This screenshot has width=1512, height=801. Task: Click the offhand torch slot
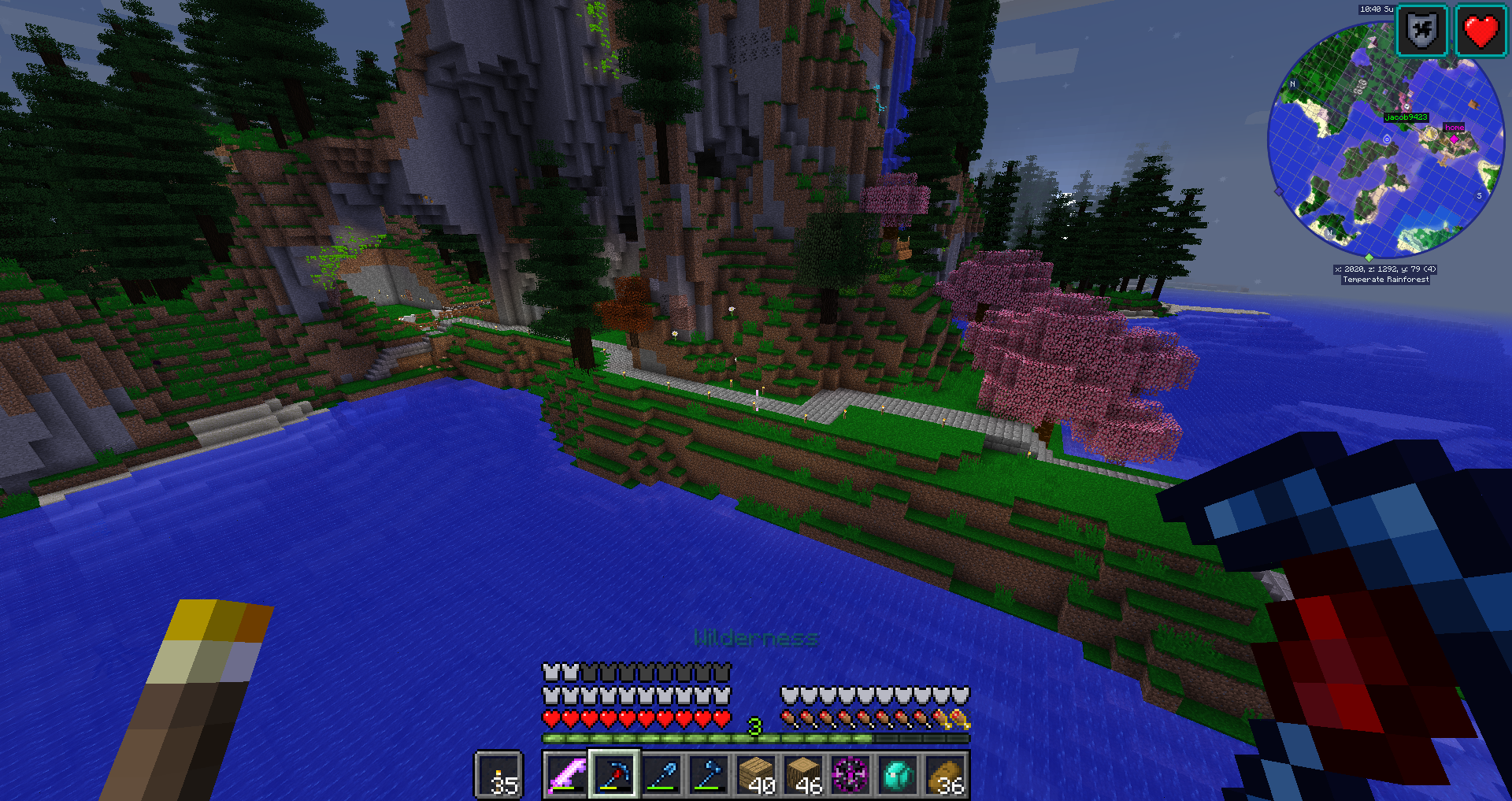coord(499,775)
